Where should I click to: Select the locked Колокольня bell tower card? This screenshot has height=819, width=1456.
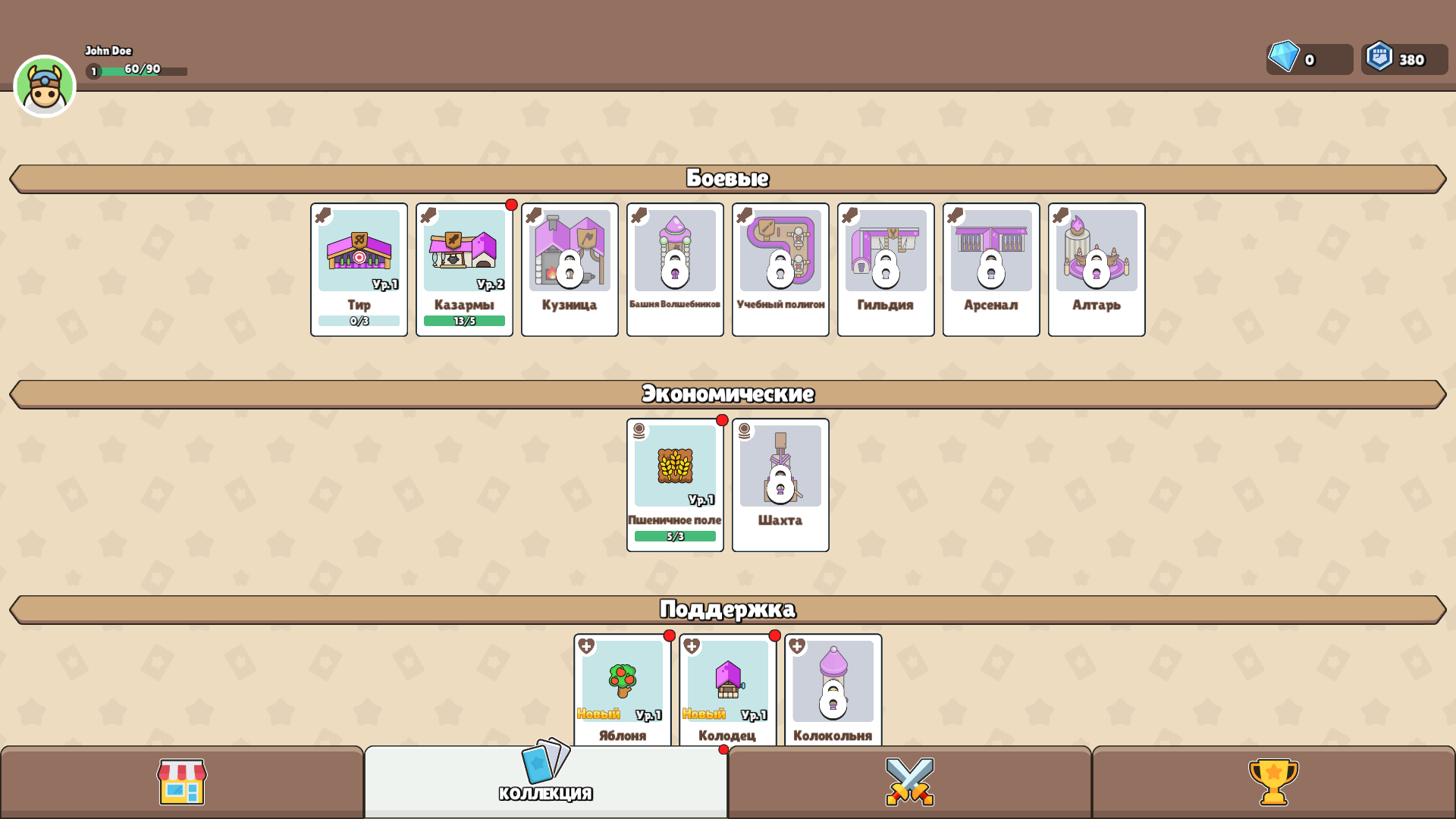[x=833, y=690]
